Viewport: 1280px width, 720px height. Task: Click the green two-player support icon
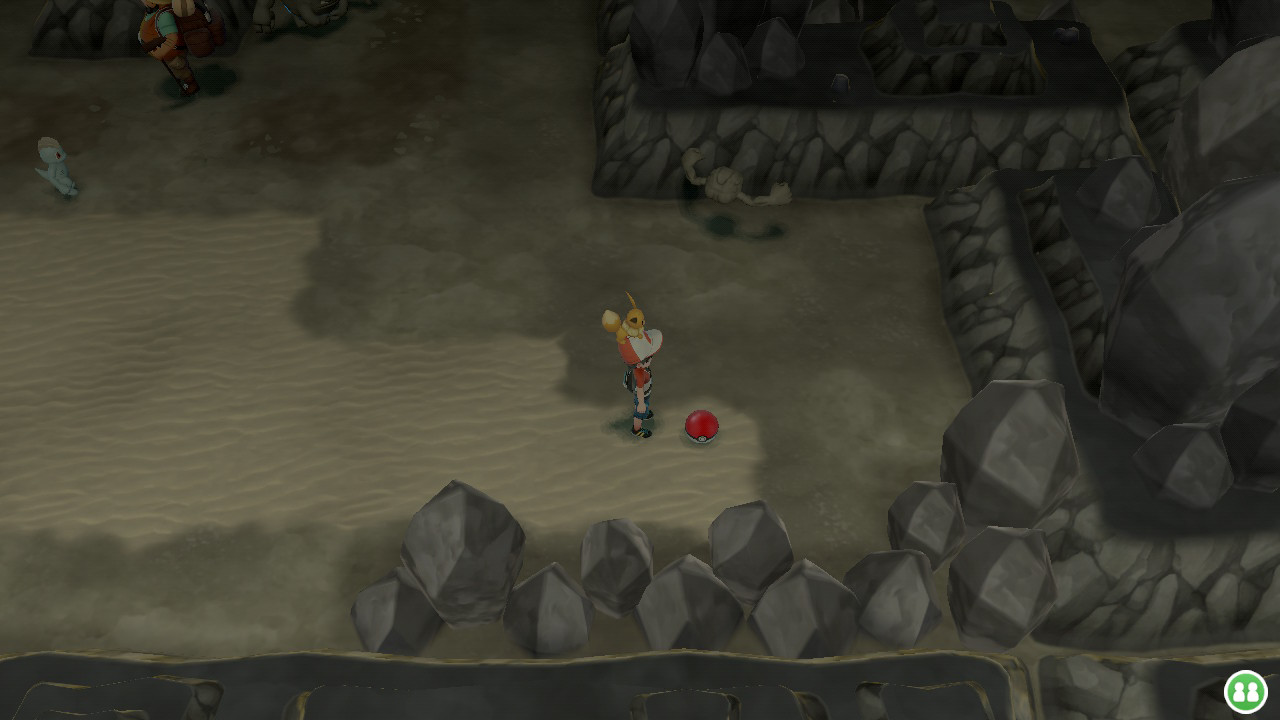pyautogui.click(x=1246, y=691)
